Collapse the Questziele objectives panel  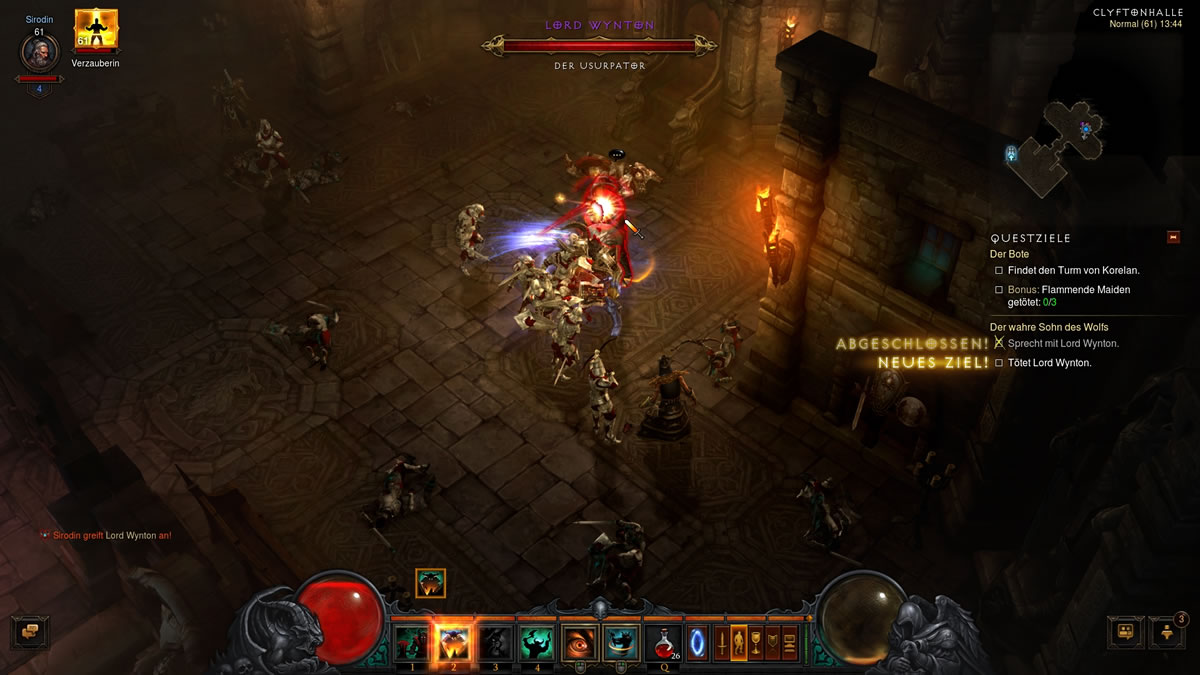(x=1173, y=237)
